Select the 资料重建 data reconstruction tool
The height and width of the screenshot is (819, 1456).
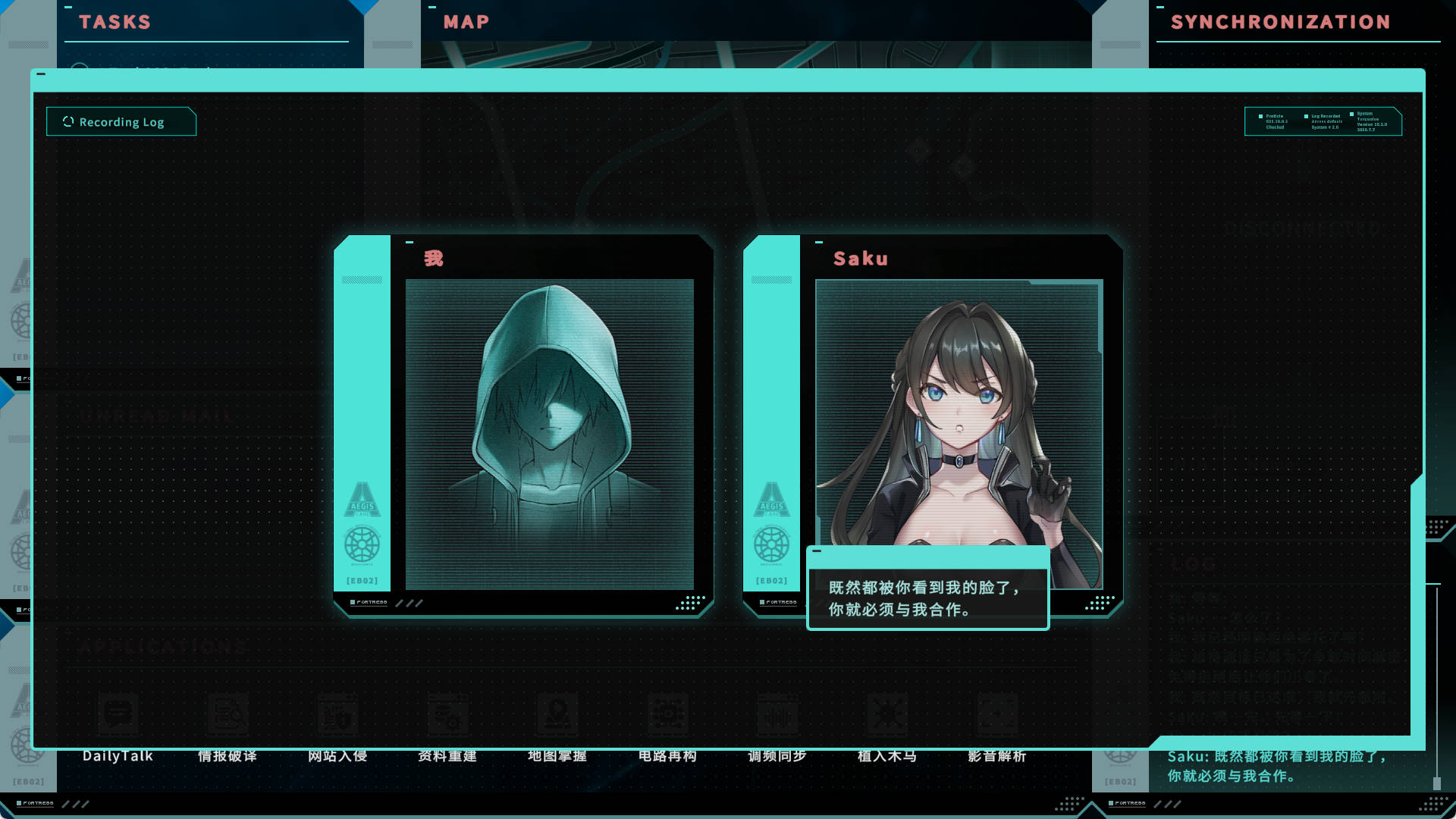tap(448, 714)
